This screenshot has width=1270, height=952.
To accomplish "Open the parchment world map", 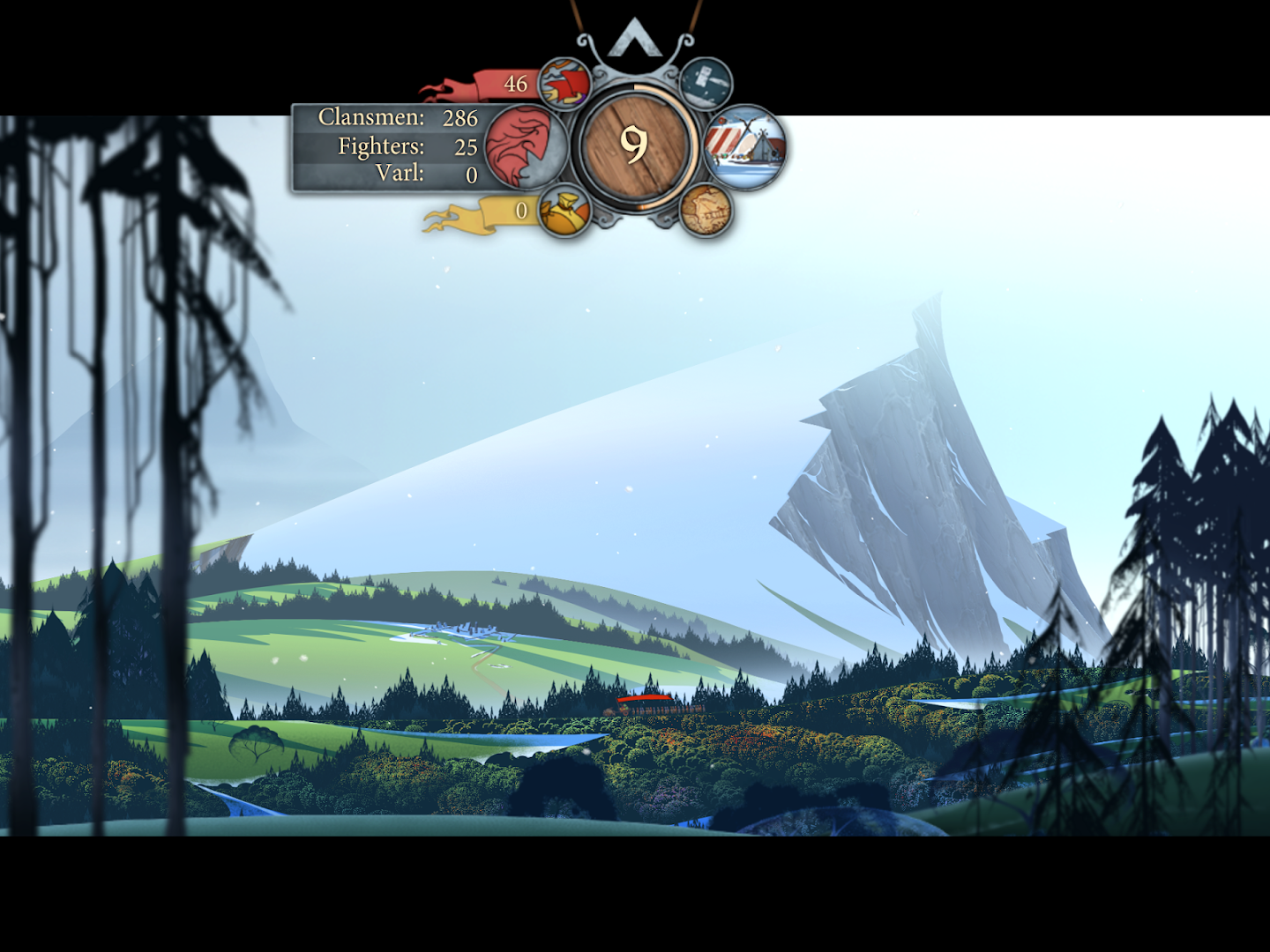I will (706, 210).
